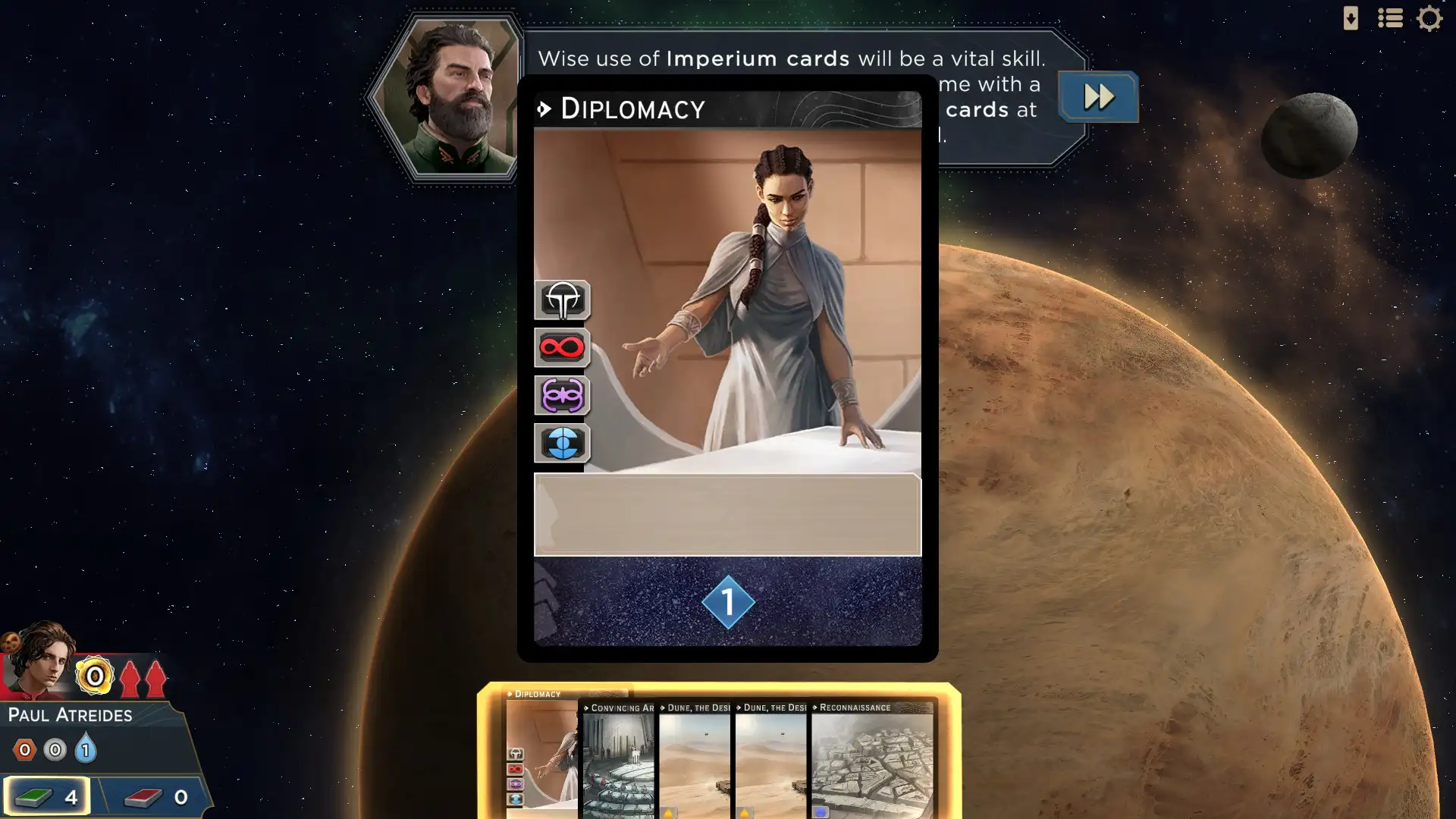
Task: Open the settings gear menu
Action: [x=1429, y=18]
